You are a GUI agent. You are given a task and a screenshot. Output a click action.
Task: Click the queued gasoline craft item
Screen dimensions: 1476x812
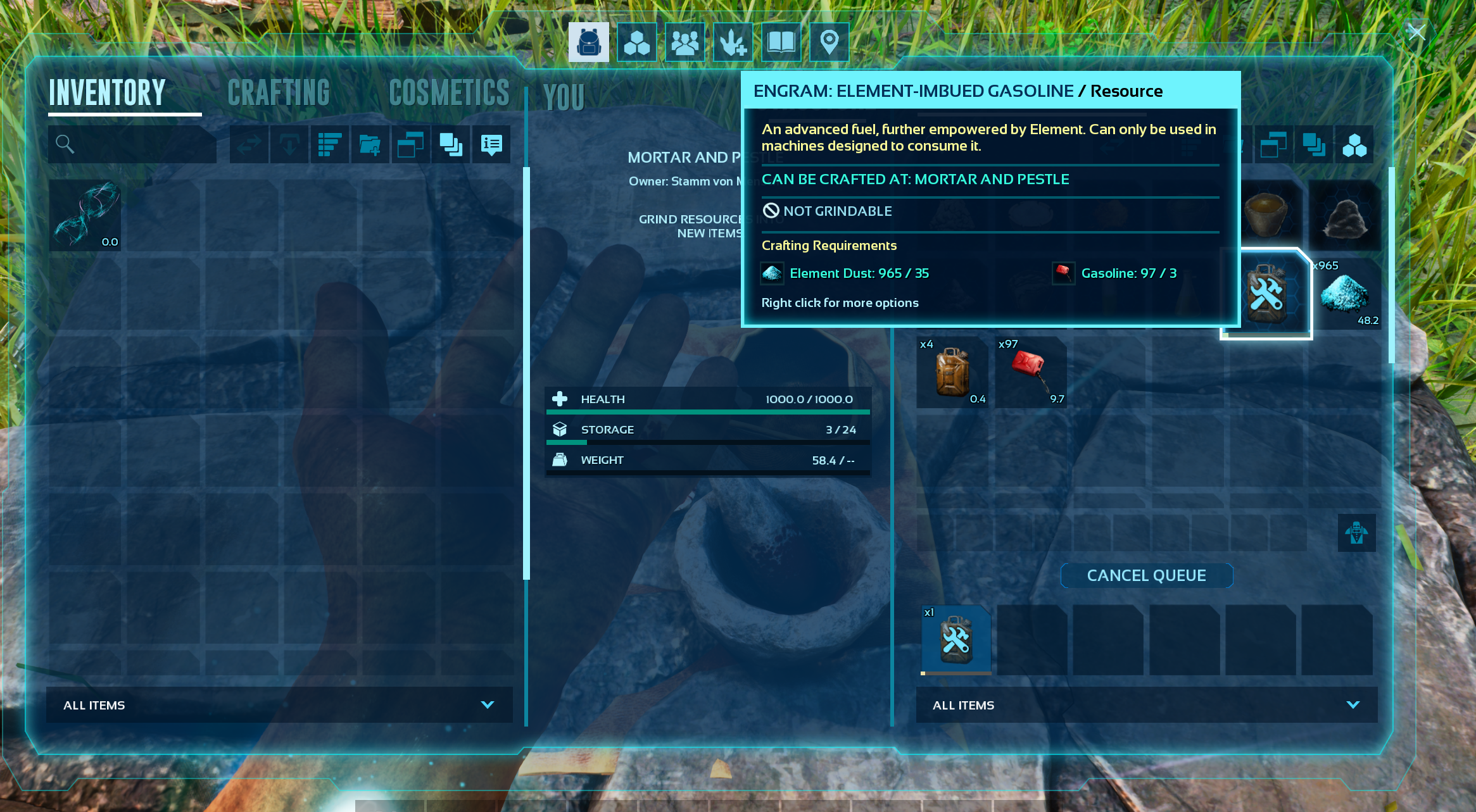956,639
